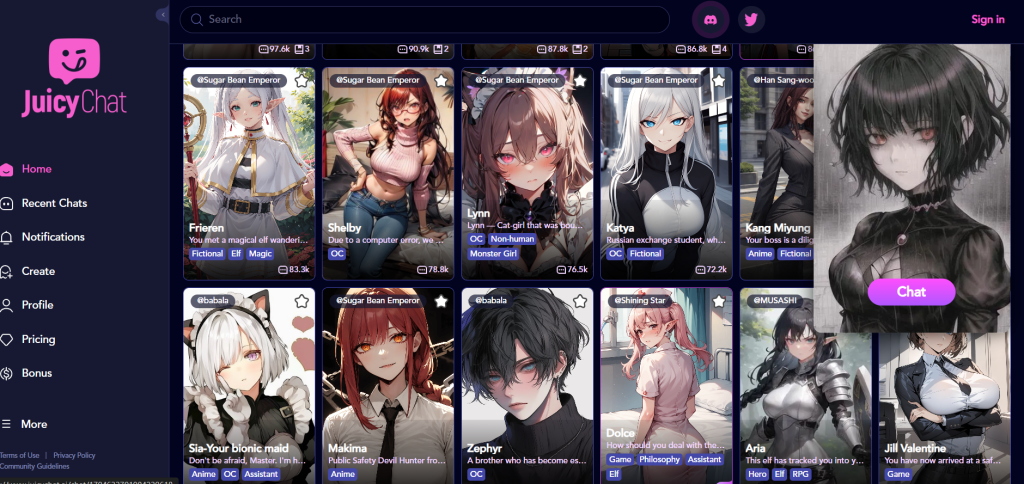Favorite Katya with the star icon

[718, 80]
